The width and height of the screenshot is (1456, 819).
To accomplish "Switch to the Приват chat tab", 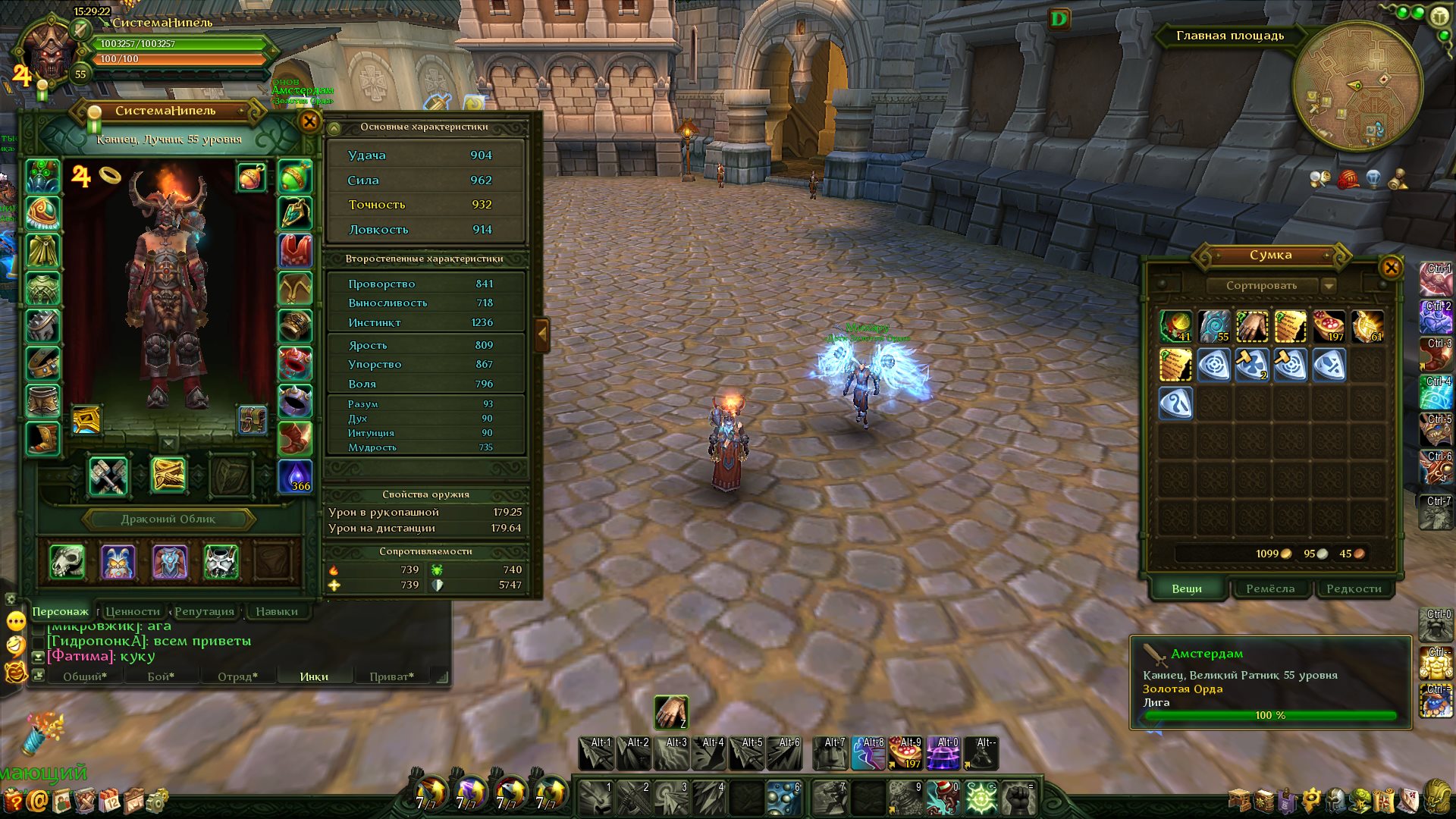I will tap(391, 676).
